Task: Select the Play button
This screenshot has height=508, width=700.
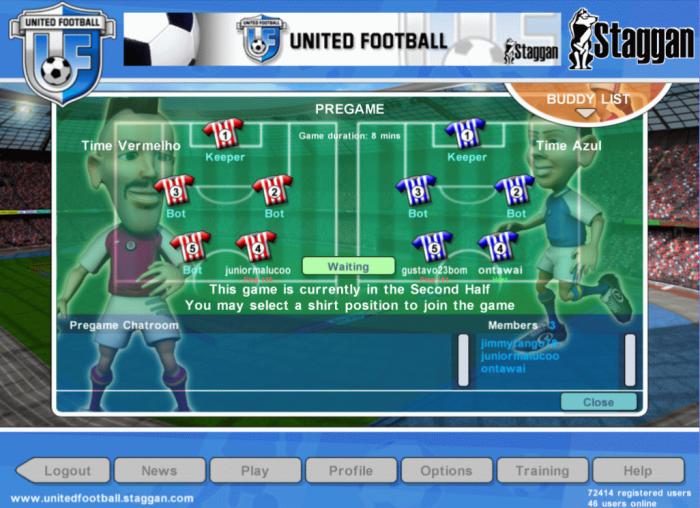Action: [255, 470]
